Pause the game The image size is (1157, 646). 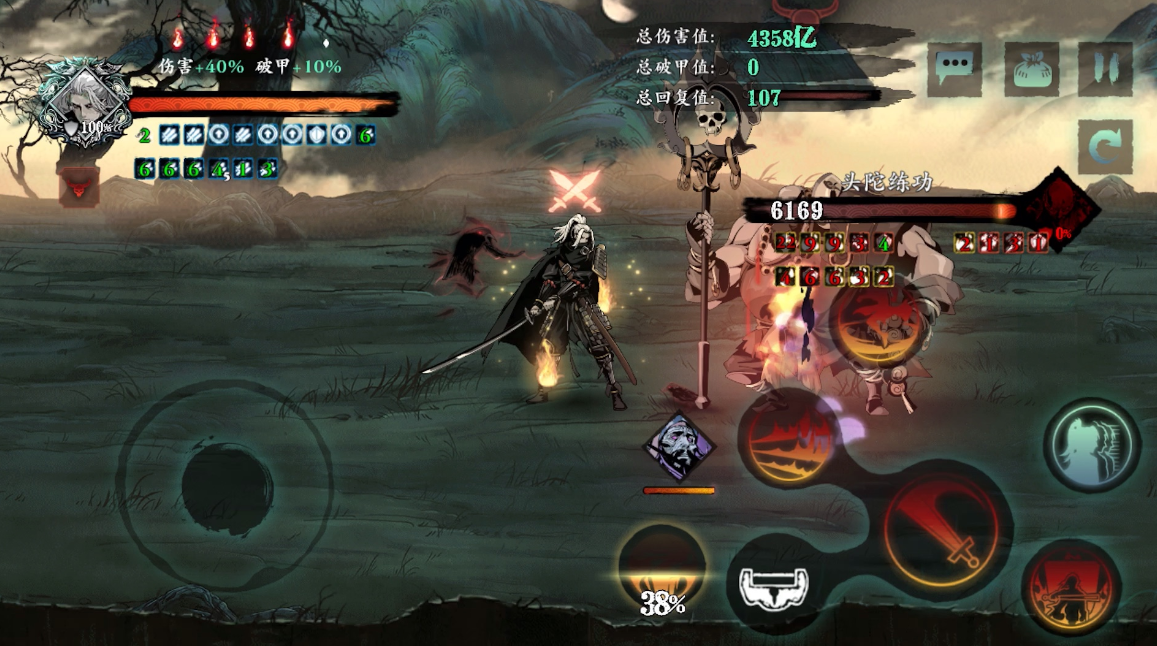[1105, 68]
